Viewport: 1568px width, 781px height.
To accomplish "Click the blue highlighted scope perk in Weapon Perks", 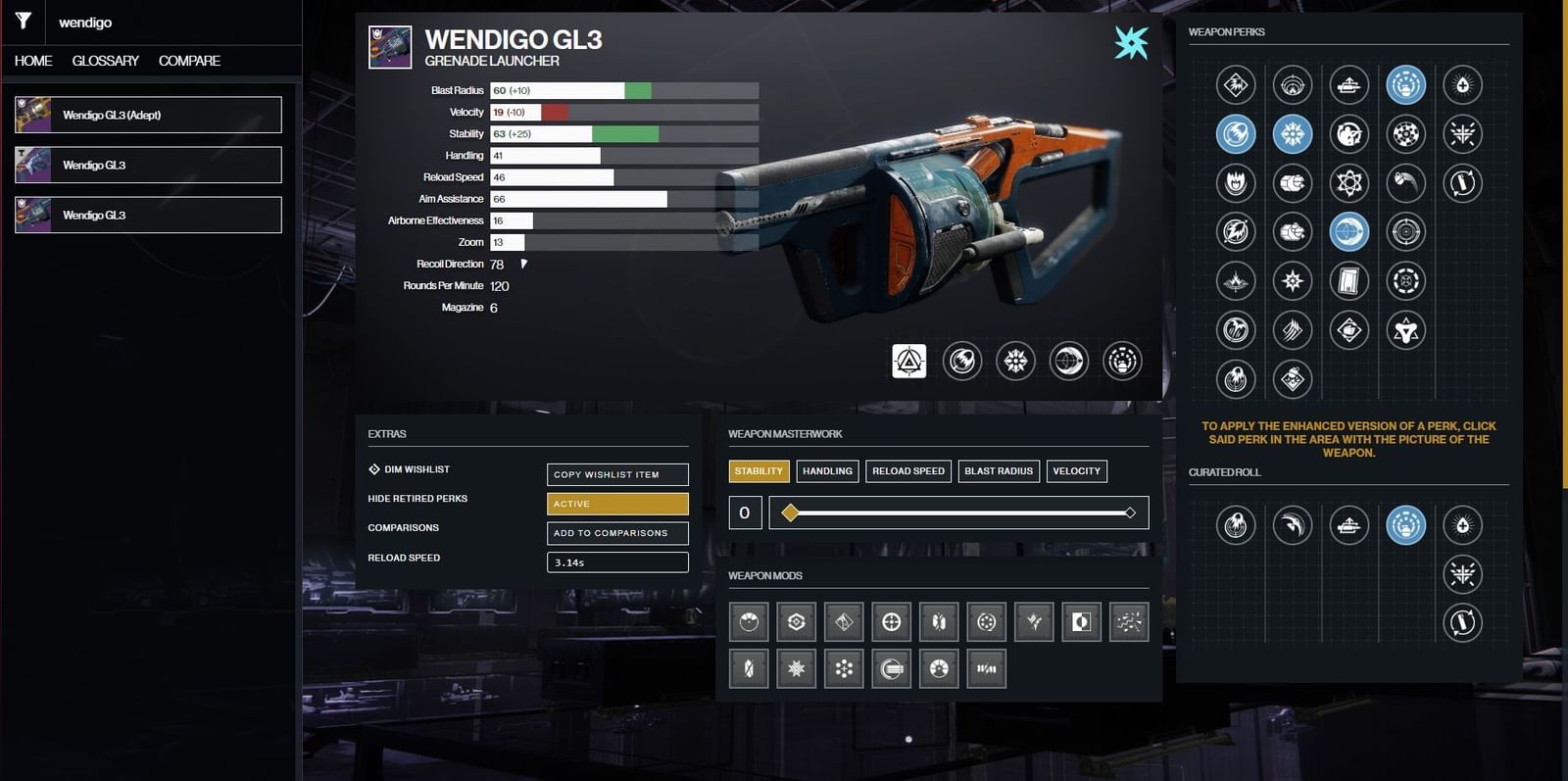I will tap(1350, 233).
